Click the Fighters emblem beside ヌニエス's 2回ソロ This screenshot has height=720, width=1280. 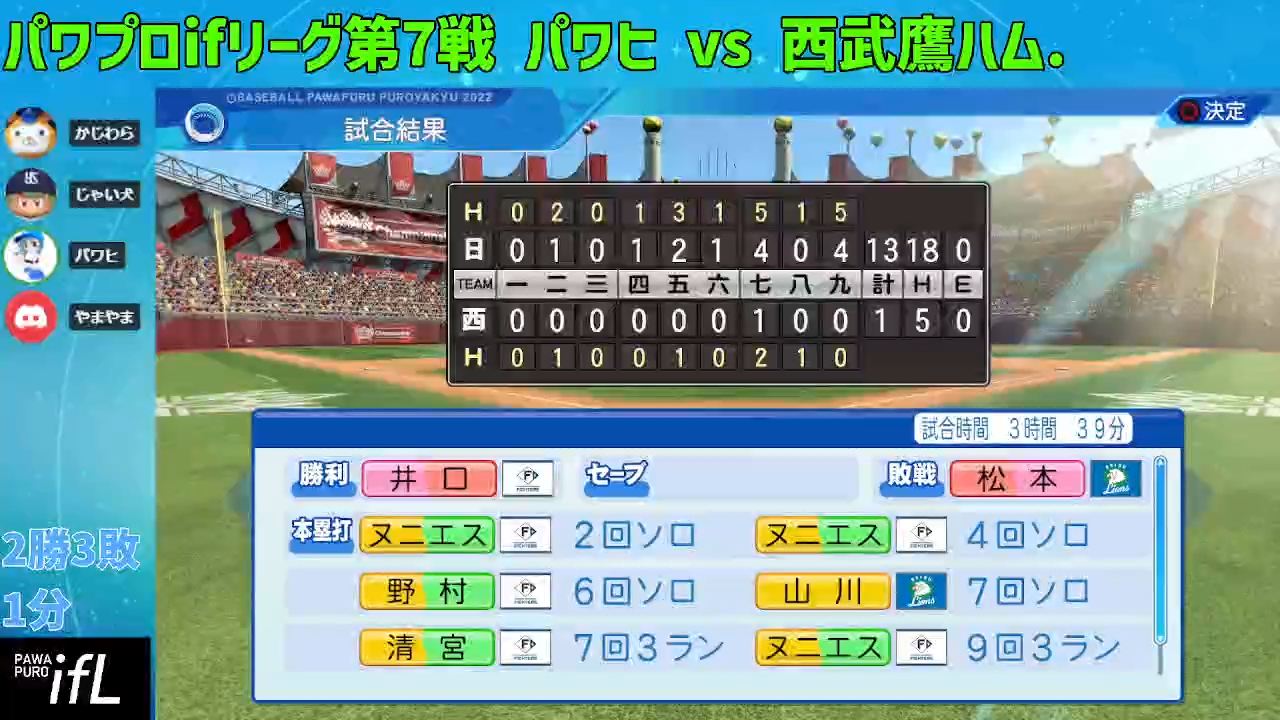(x=525, y=534)
